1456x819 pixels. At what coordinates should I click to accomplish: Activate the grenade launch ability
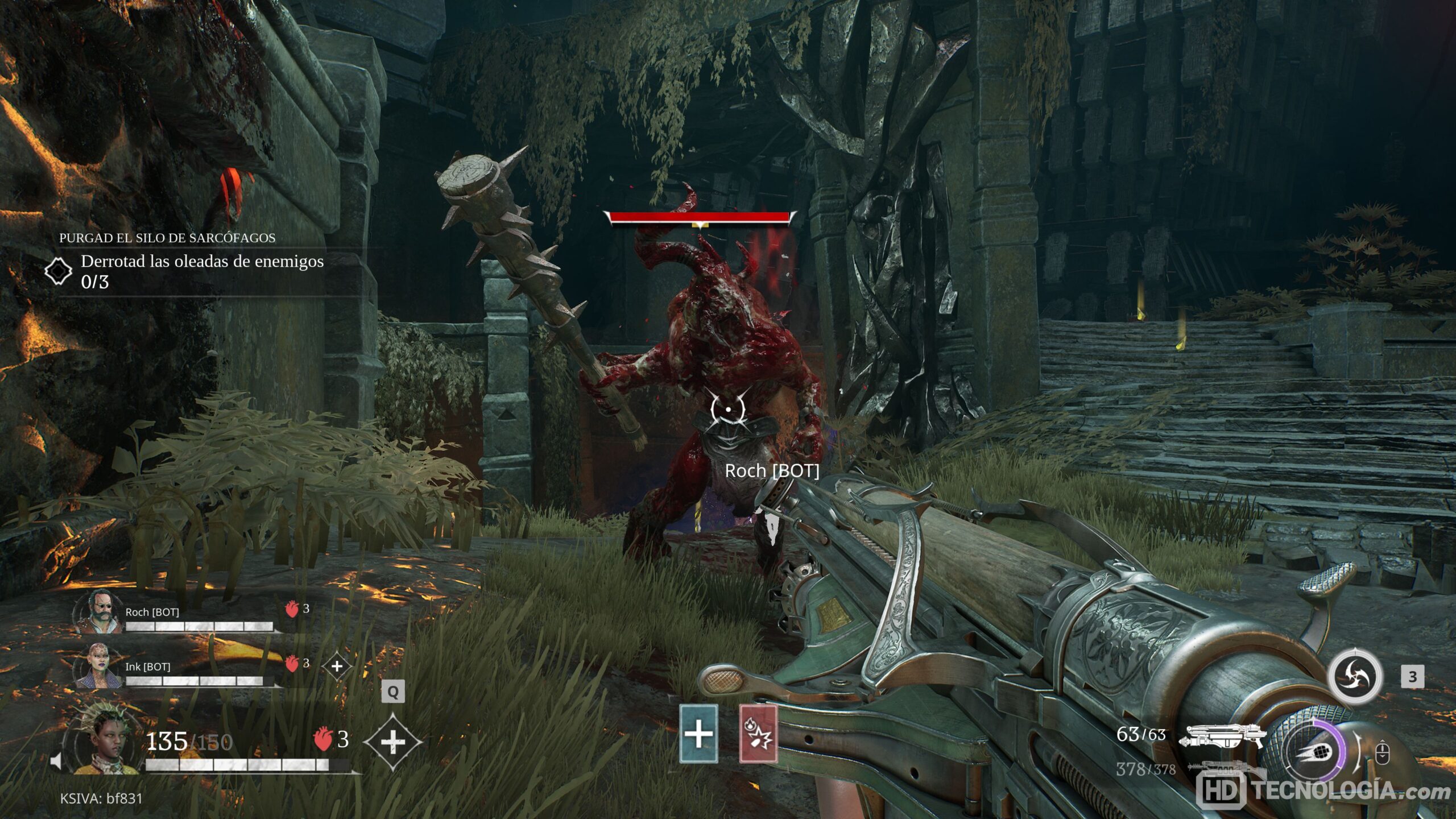(x=1316, y=750)
